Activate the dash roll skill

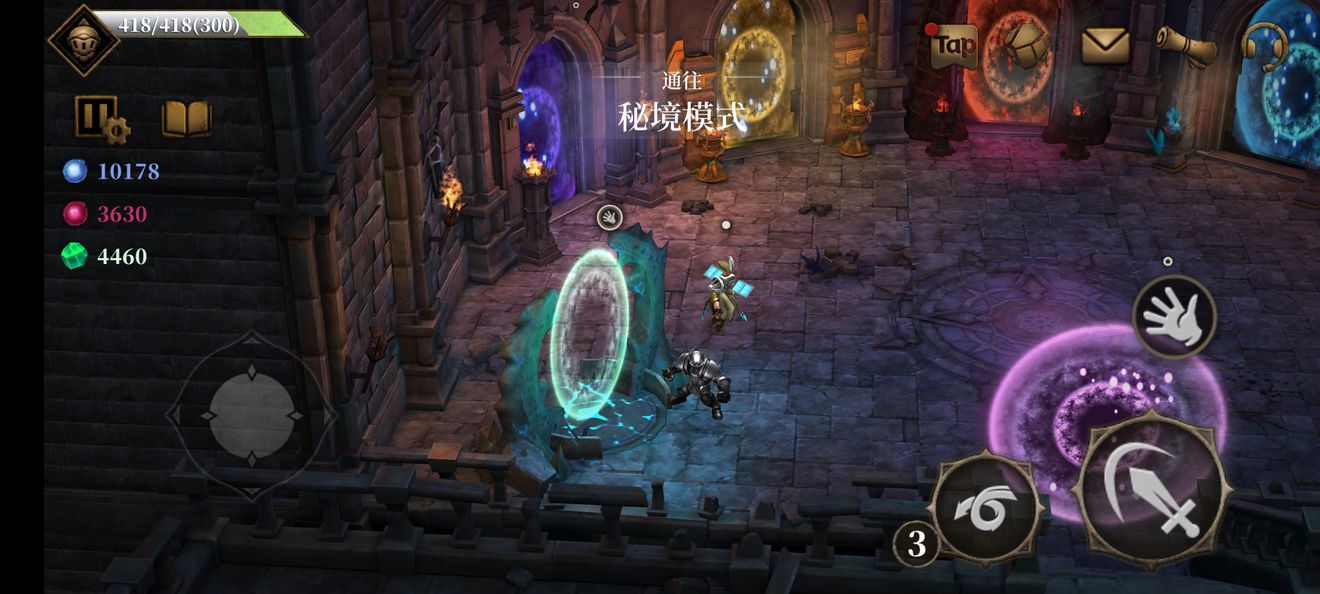click(987, 509)
